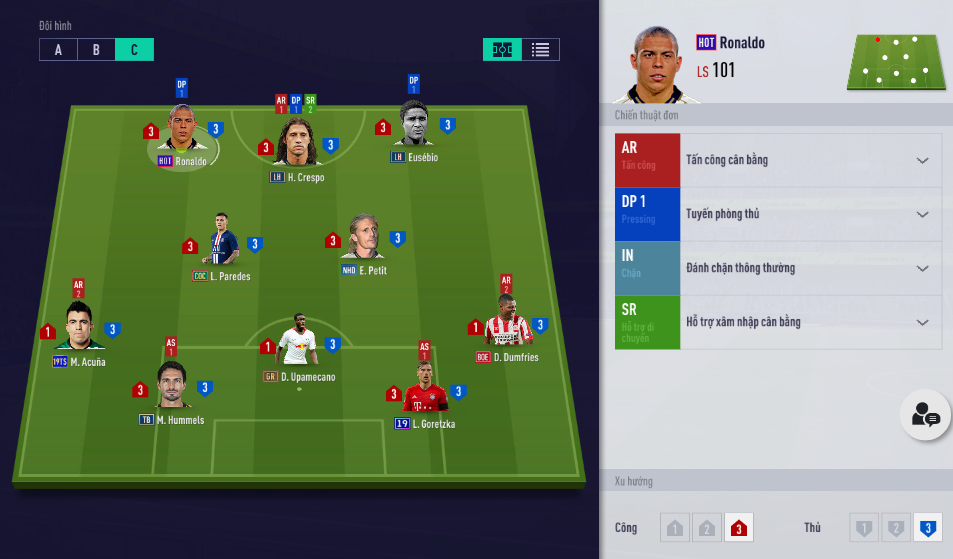This screenshot has width=953, height=559.
Task: Open the AR Tấn công dropdown
Action: (921, 160)
